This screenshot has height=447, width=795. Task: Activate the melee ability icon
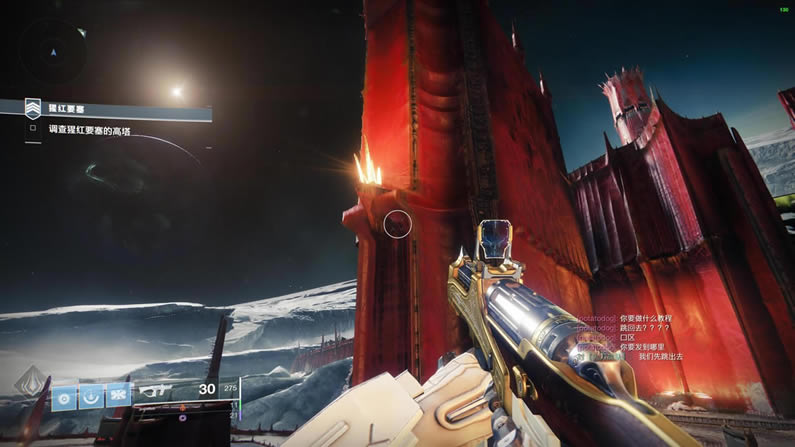pyautogui.click(x=92, y=395)
